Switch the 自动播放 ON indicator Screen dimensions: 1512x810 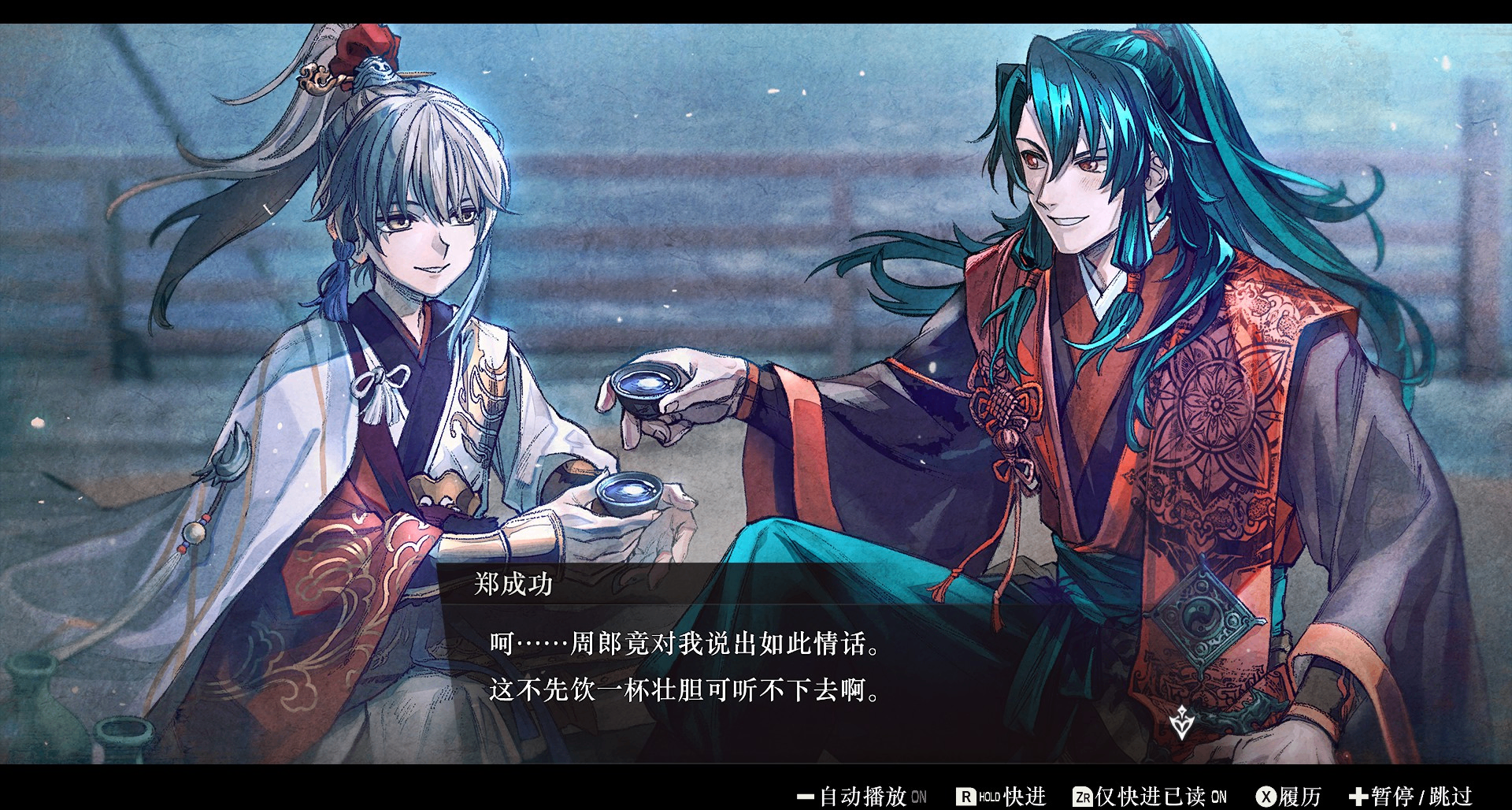point(919,797)
